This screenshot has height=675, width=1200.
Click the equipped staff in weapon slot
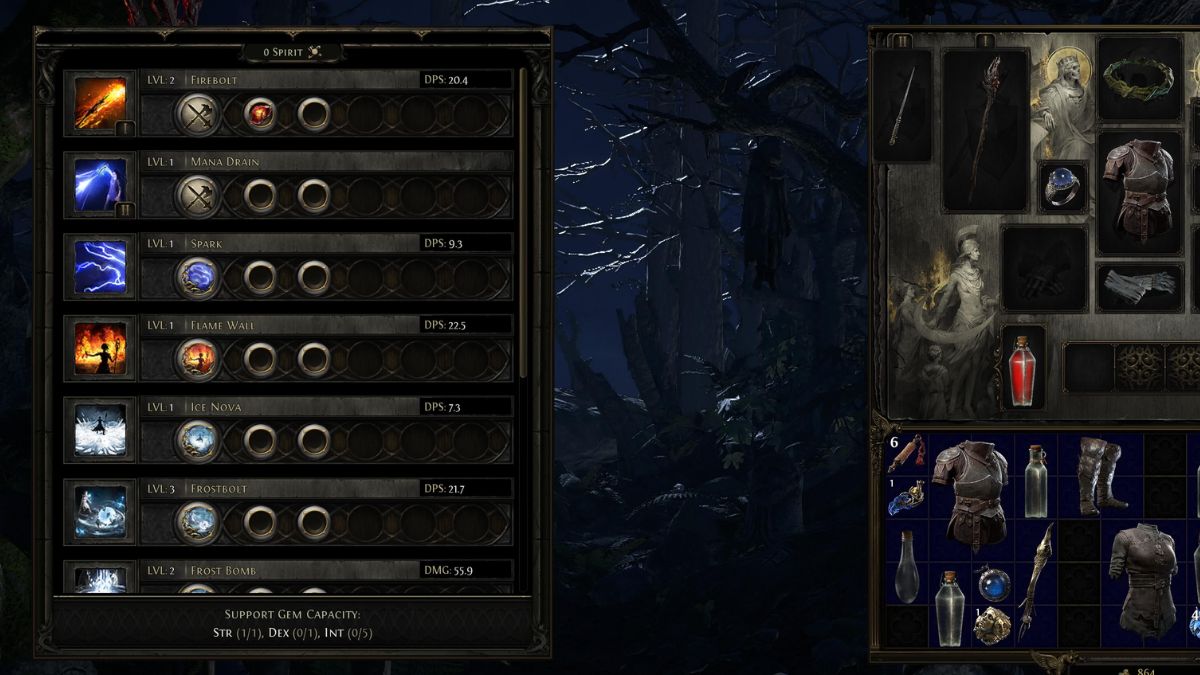click(x=986, y=128)
